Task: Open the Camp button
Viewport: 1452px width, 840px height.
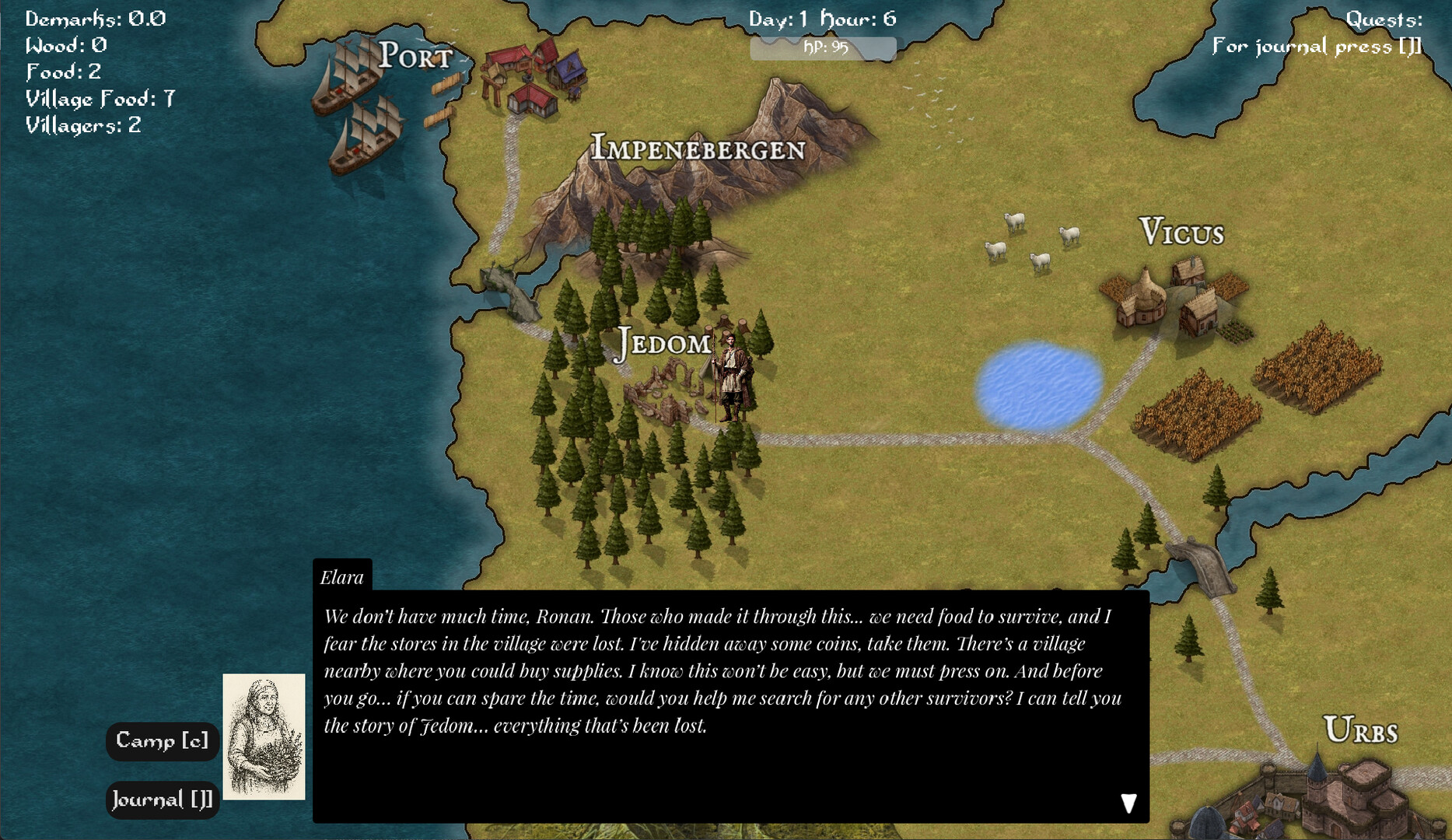Action: tap(162, 740)
